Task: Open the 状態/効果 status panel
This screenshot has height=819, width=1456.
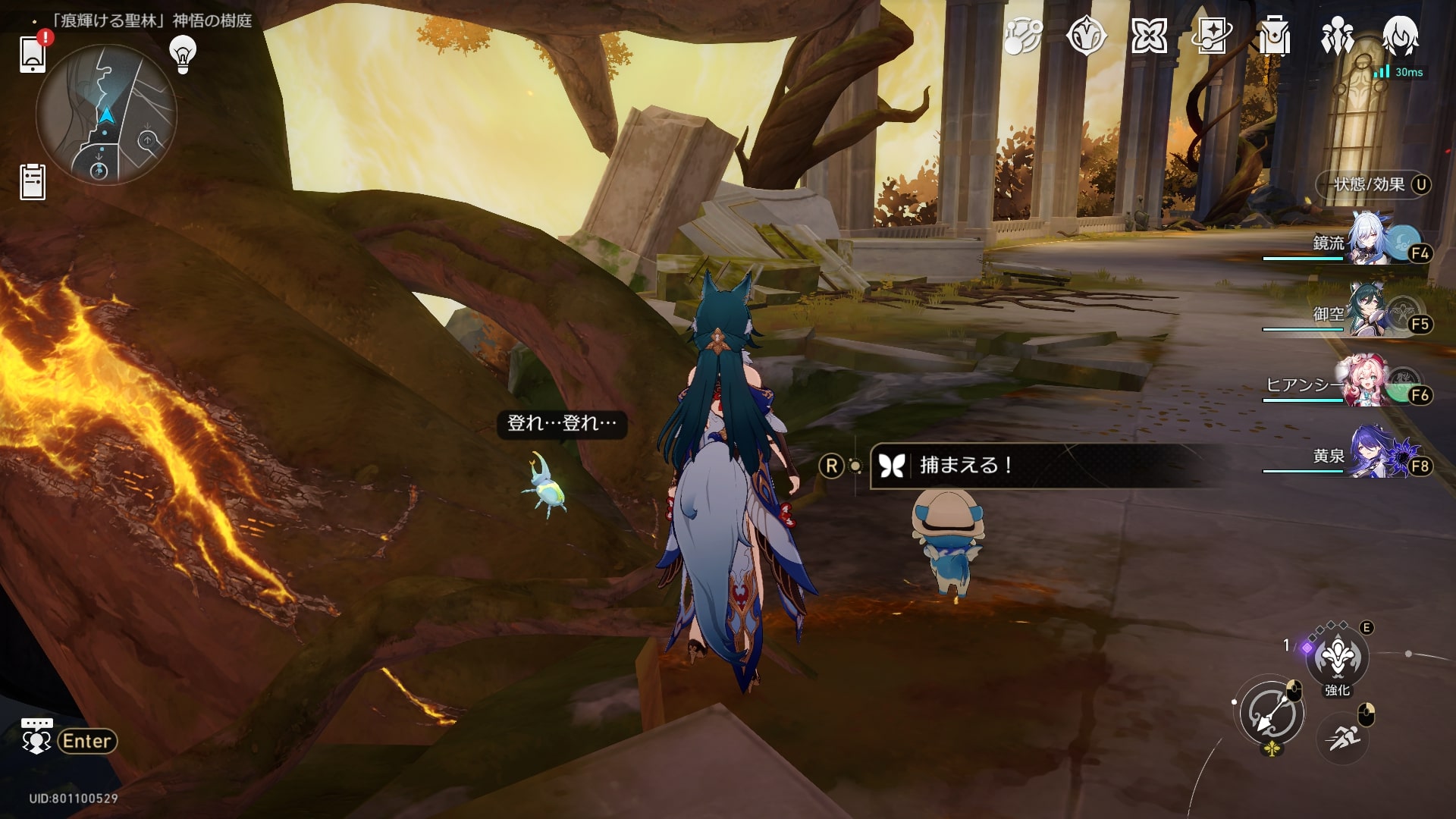Action: click(x=1373, y=184)
